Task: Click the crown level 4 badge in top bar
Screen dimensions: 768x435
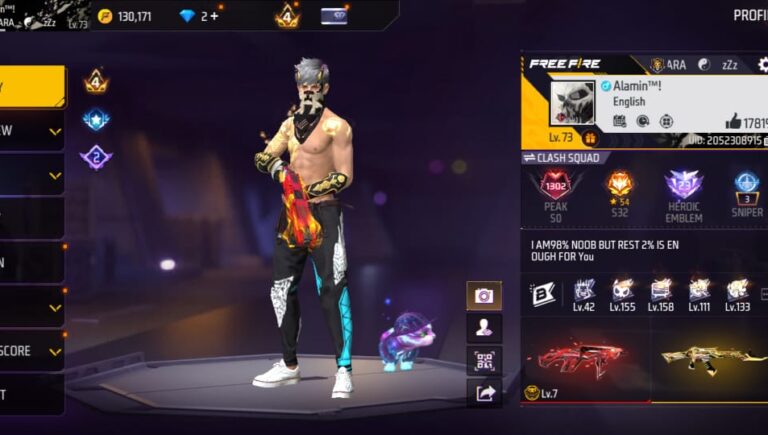Action: [x=288, y=16]
